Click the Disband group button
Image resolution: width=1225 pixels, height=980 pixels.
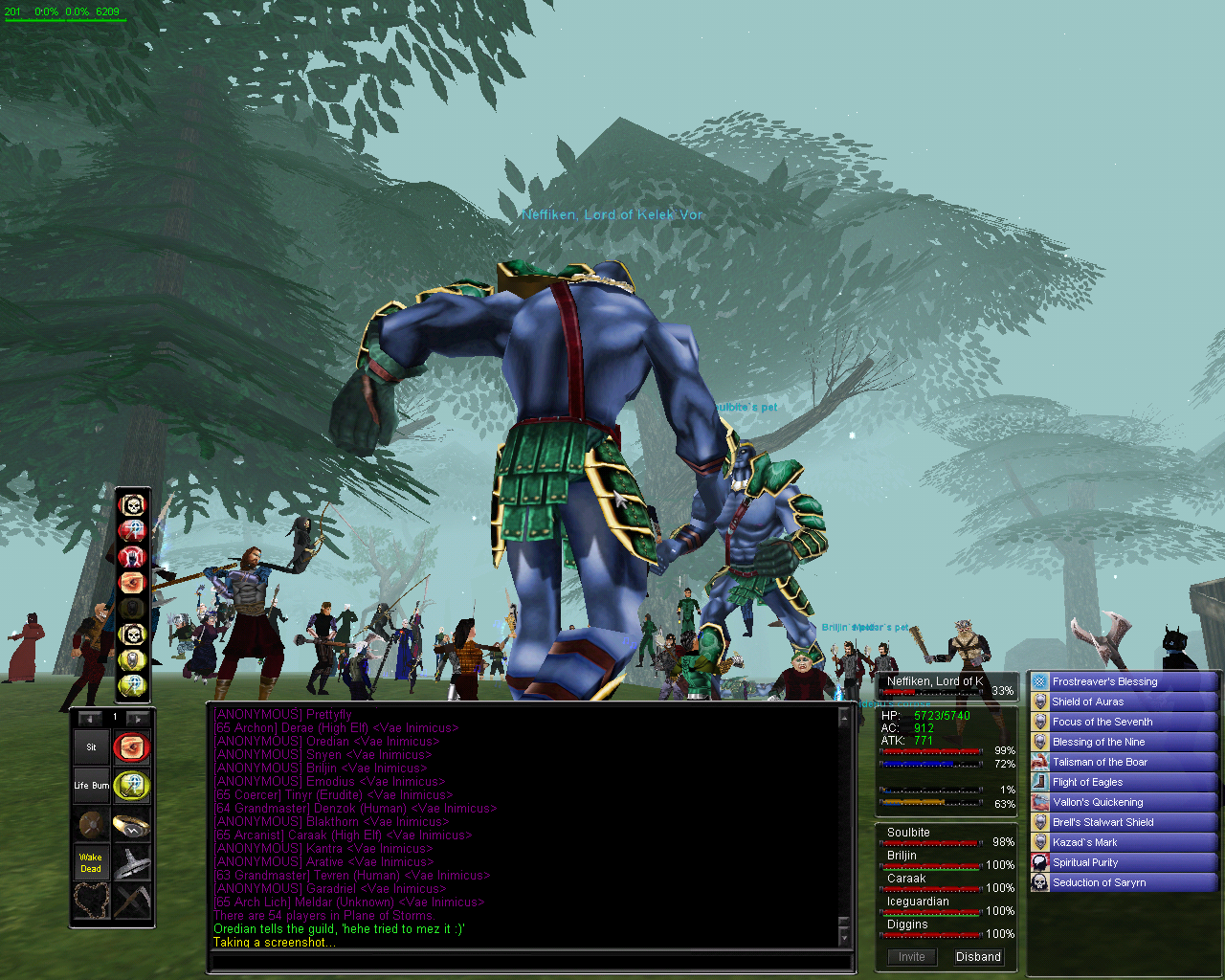coord(978,956)
